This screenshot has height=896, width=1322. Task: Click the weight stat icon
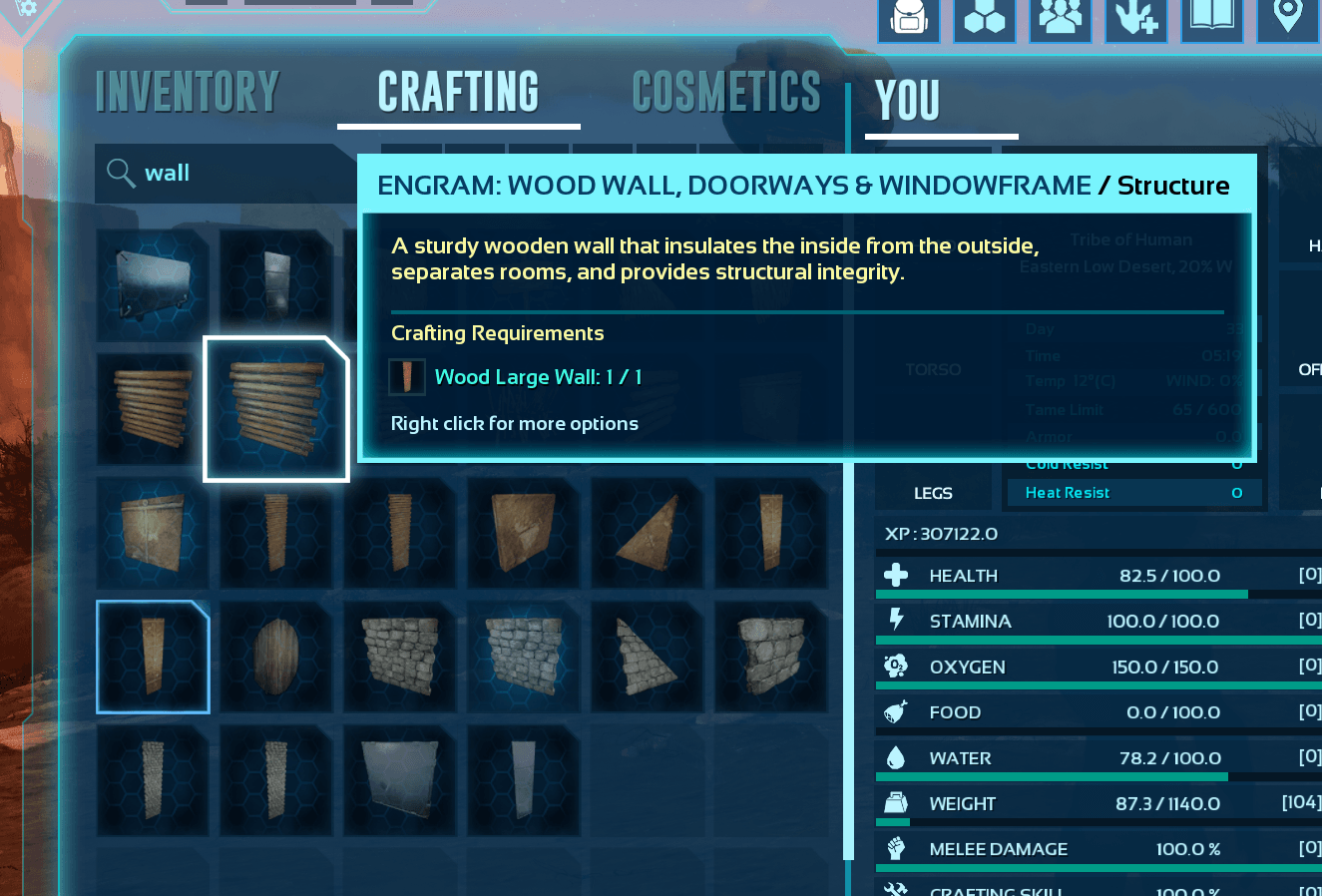pyautogui.click(x=896, y=803)
